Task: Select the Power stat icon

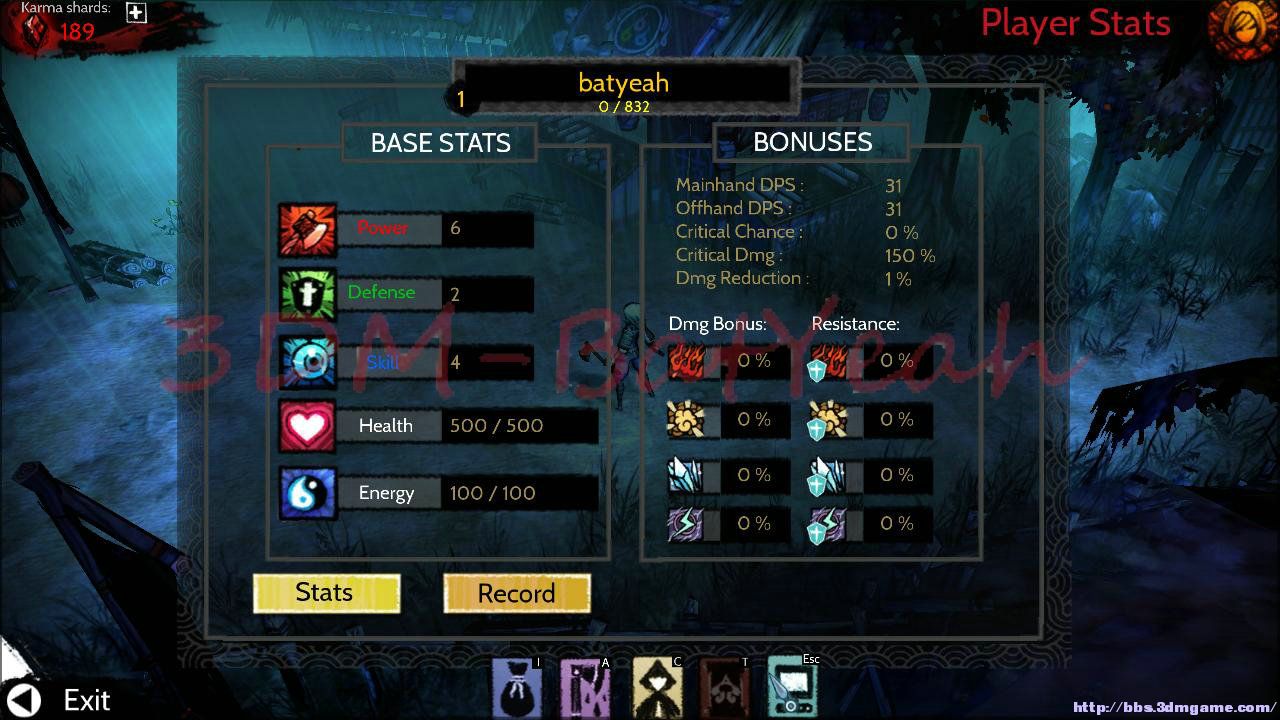Action: pyautogui.click(x=307, y=230)
